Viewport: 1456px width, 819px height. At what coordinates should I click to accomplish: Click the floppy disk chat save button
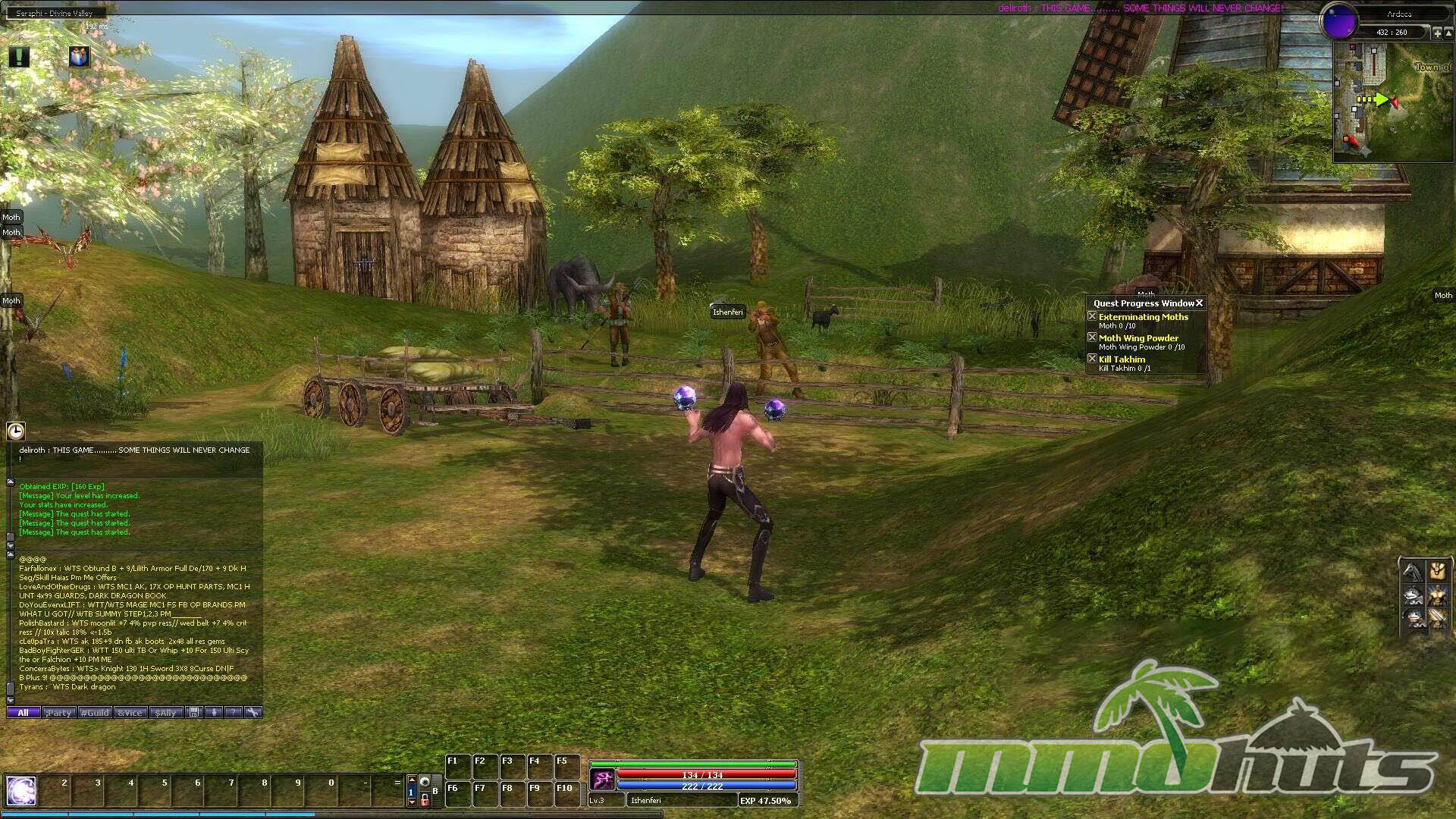194,713
